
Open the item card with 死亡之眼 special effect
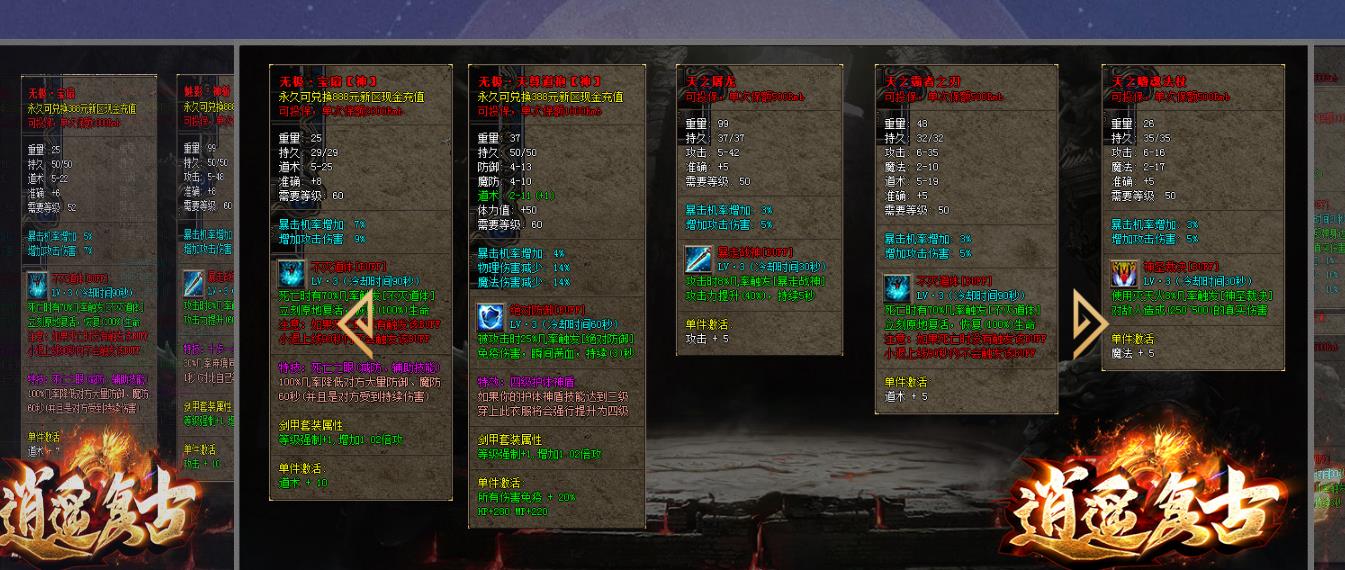360,282
